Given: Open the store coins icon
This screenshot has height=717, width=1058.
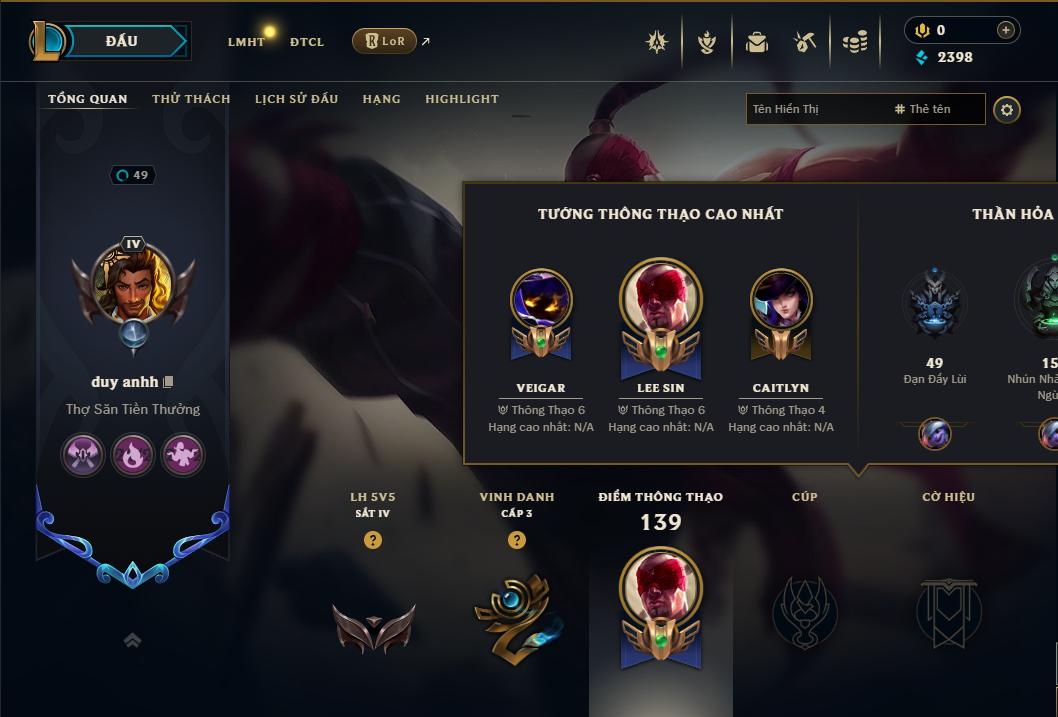Looking at the screenshot, I should click(x=854, y=42).
